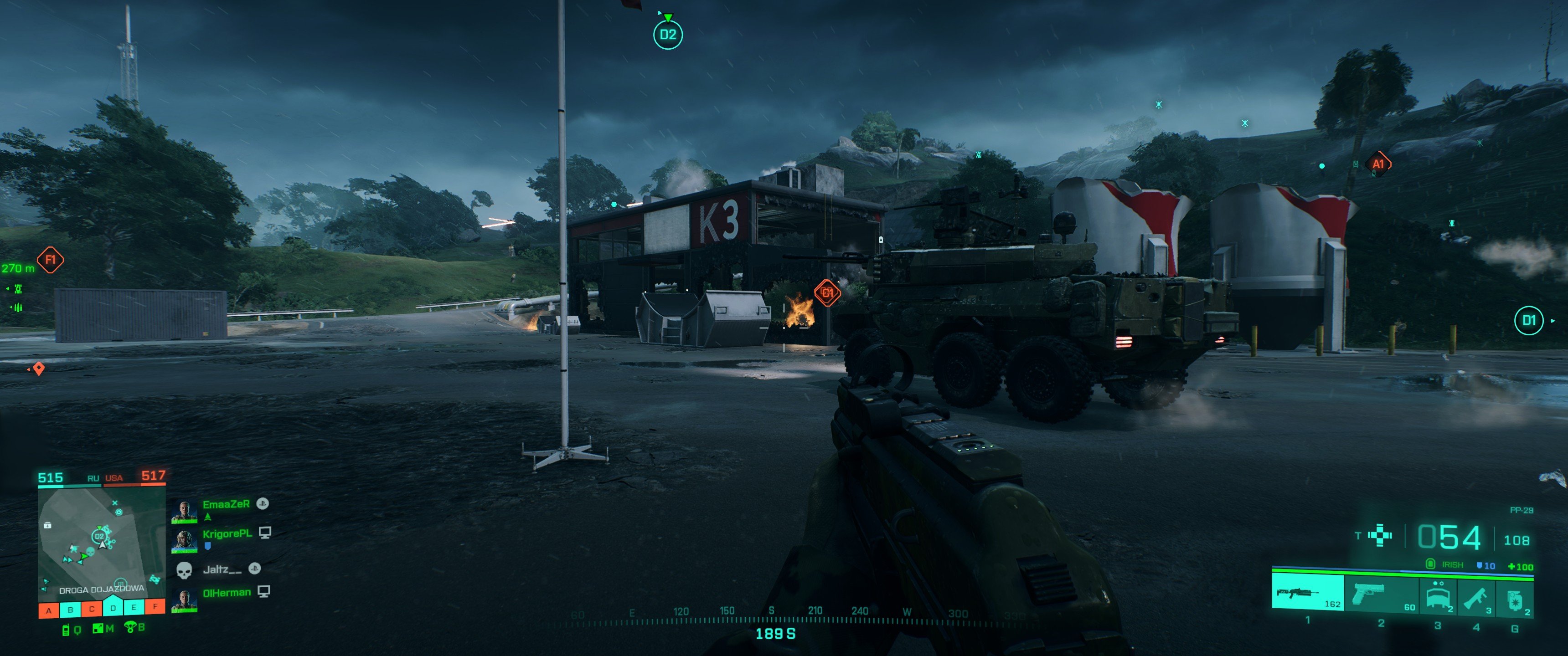Choose objective C in the capture bar

click(x=92, y=609)
